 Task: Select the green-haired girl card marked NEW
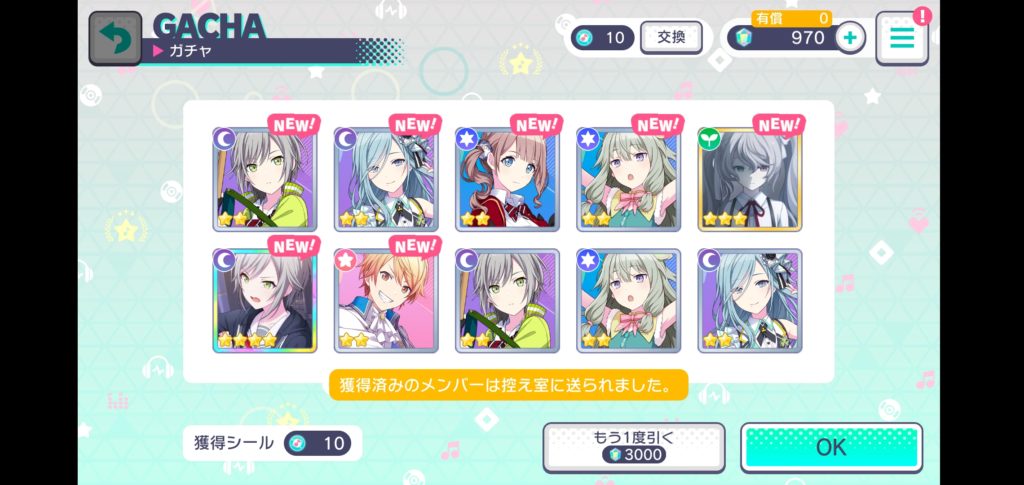coord(628,178)
